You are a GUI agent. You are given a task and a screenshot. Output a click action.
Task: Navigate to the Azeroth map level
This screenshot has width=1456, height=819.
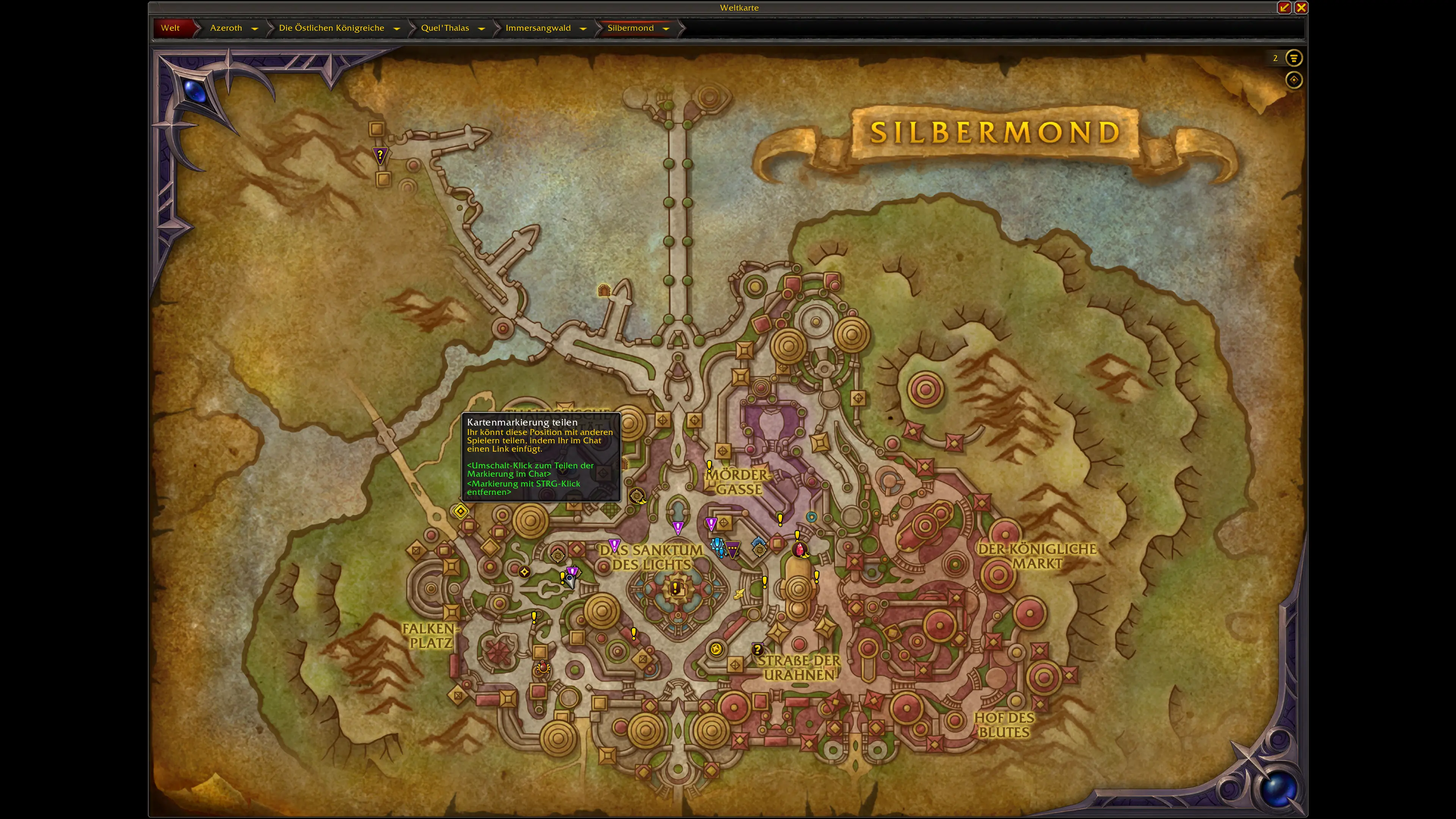226,28
